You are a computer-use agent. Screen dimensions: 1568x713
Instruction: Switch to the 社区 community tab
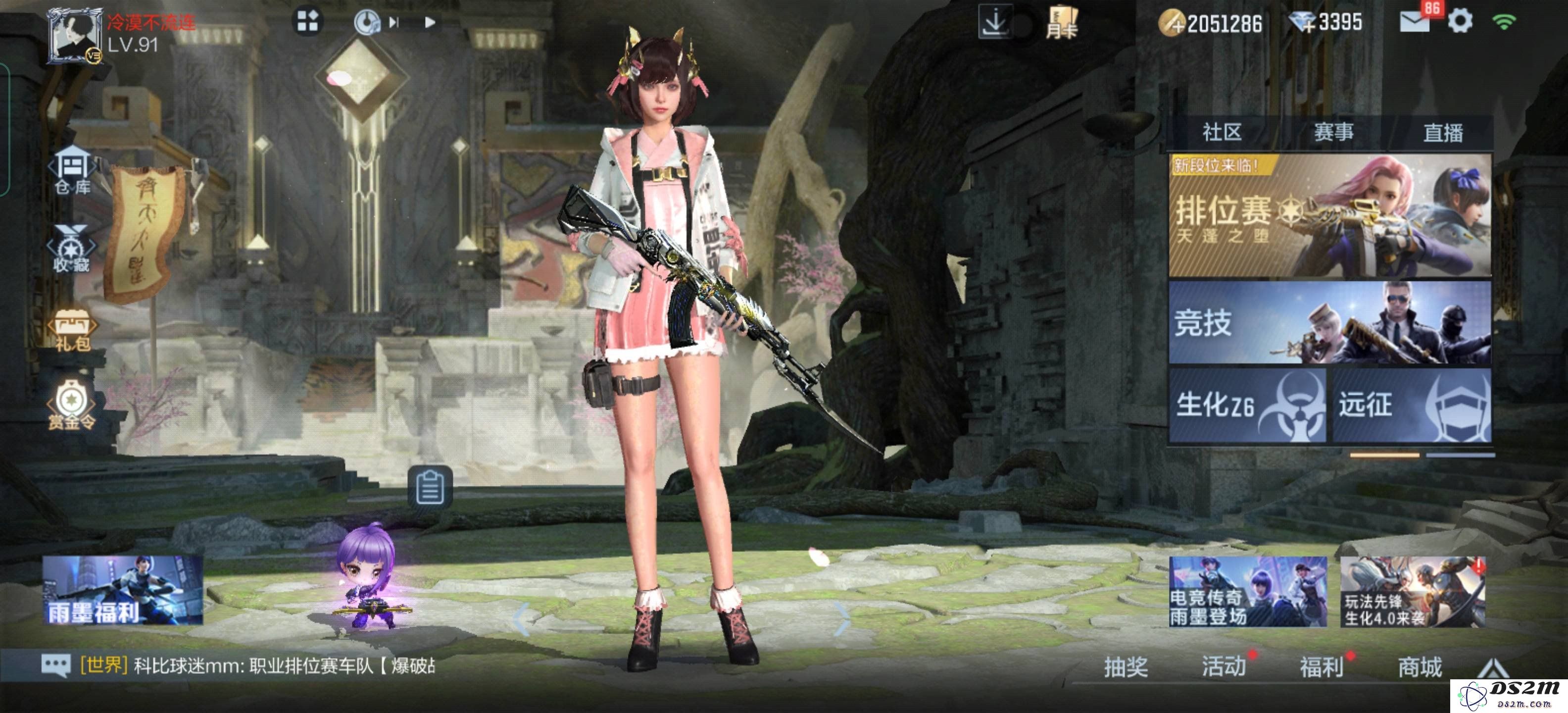click(x=1221, y=132)
